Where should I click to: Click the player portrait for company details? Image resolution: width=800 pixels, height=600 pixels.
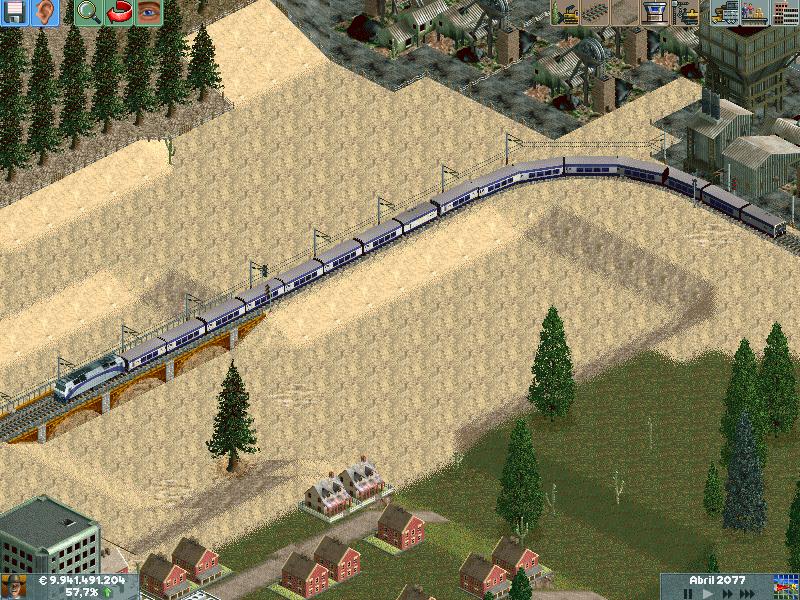pyautogui.click(x=14, y=587)
